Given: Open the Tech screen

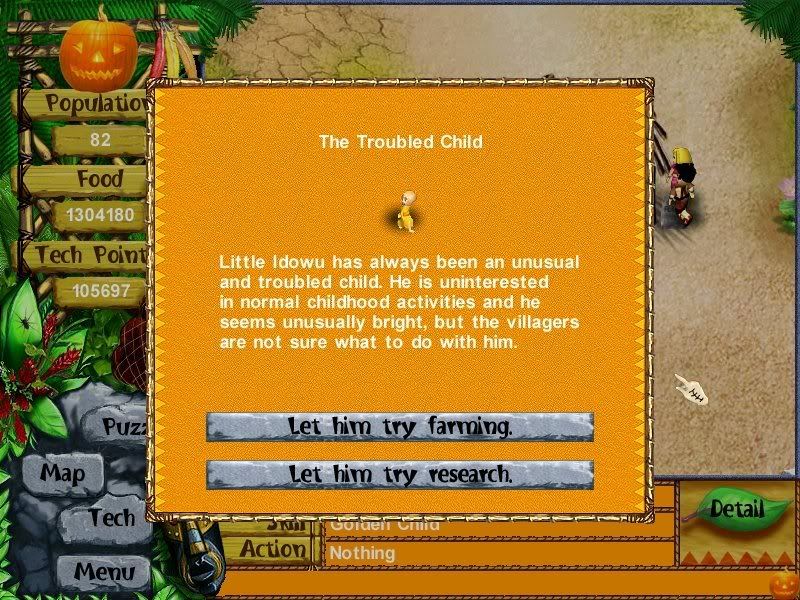Looking at the screenshot, I should point(110,517).
